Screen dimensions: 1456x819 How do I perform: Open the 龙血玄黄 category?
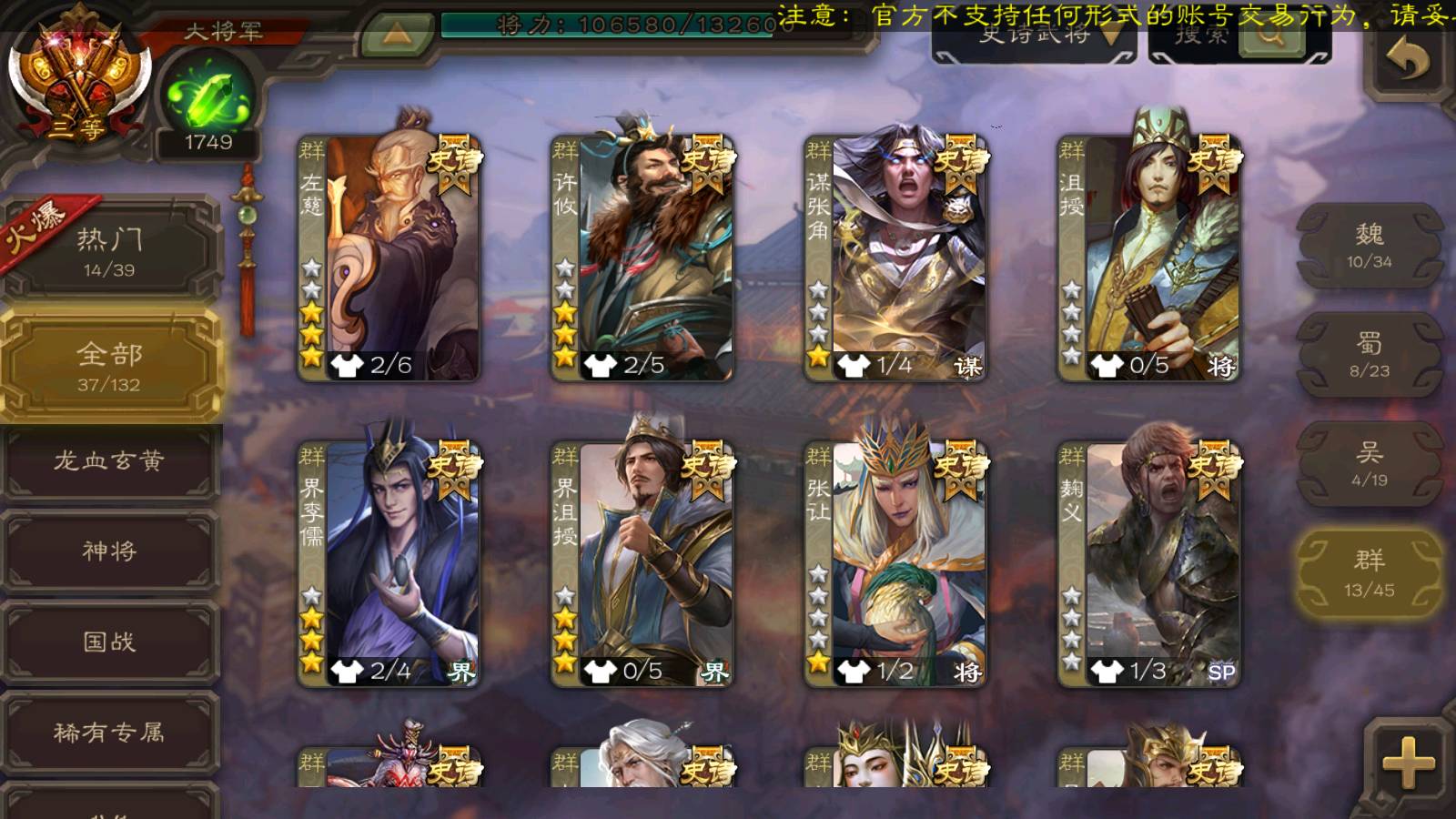pyautogui.click(x=109, y=461)
